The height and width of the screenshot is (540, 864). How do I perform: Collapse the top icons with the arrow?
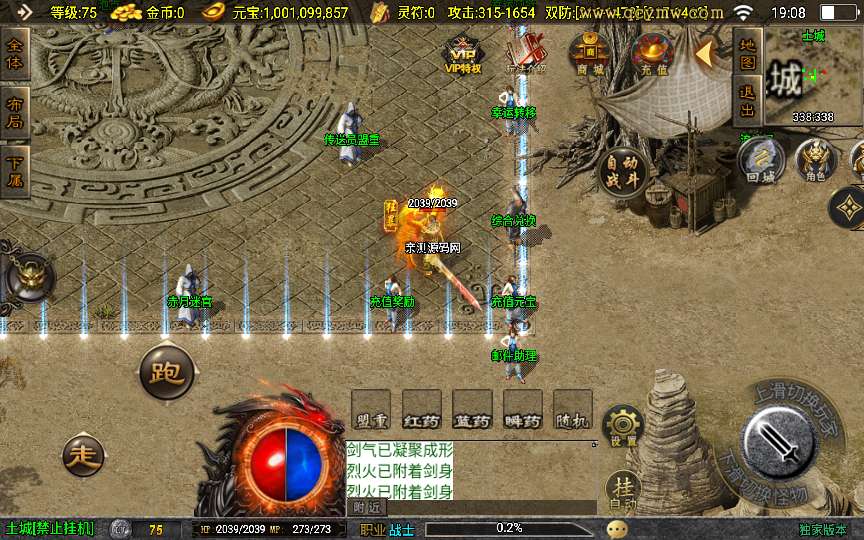tap(705, 53)
